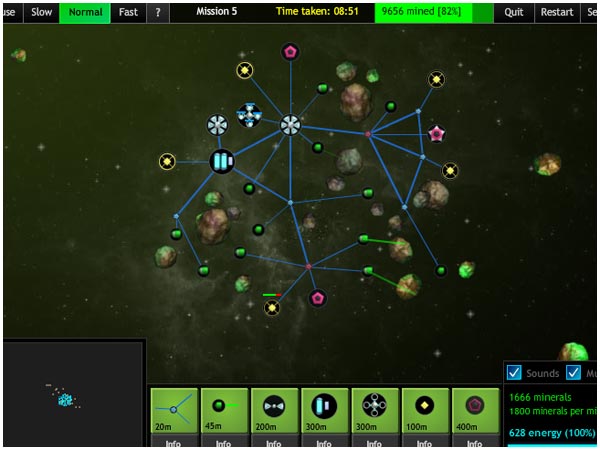
Task: Restart Mission 5
Action: (556, 12)
